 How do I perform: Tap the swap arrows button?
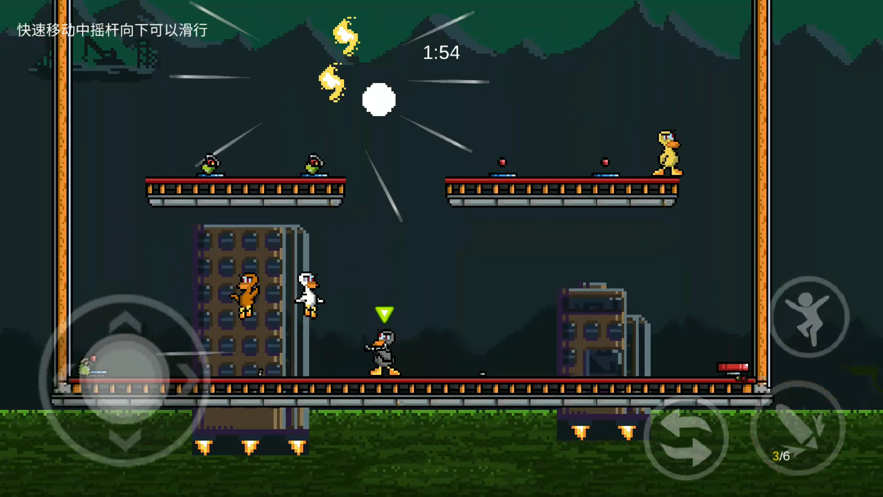686,438
